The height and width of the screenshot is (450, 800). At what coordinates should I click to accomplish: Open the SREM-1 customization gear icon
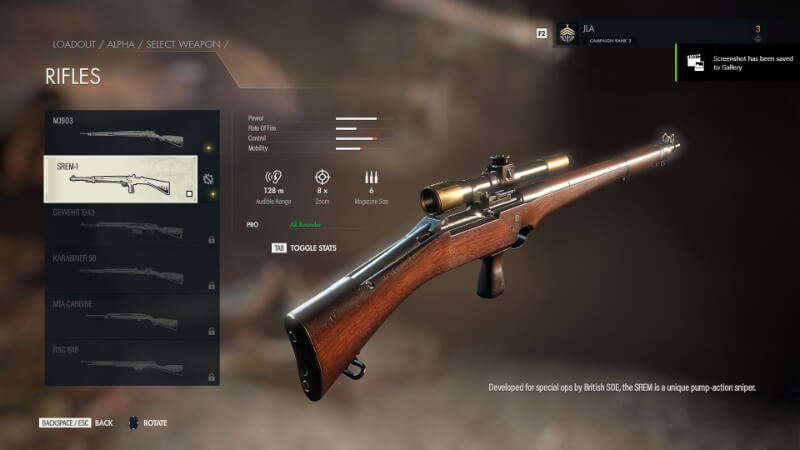pyautogui.click(x=207, y=179)
